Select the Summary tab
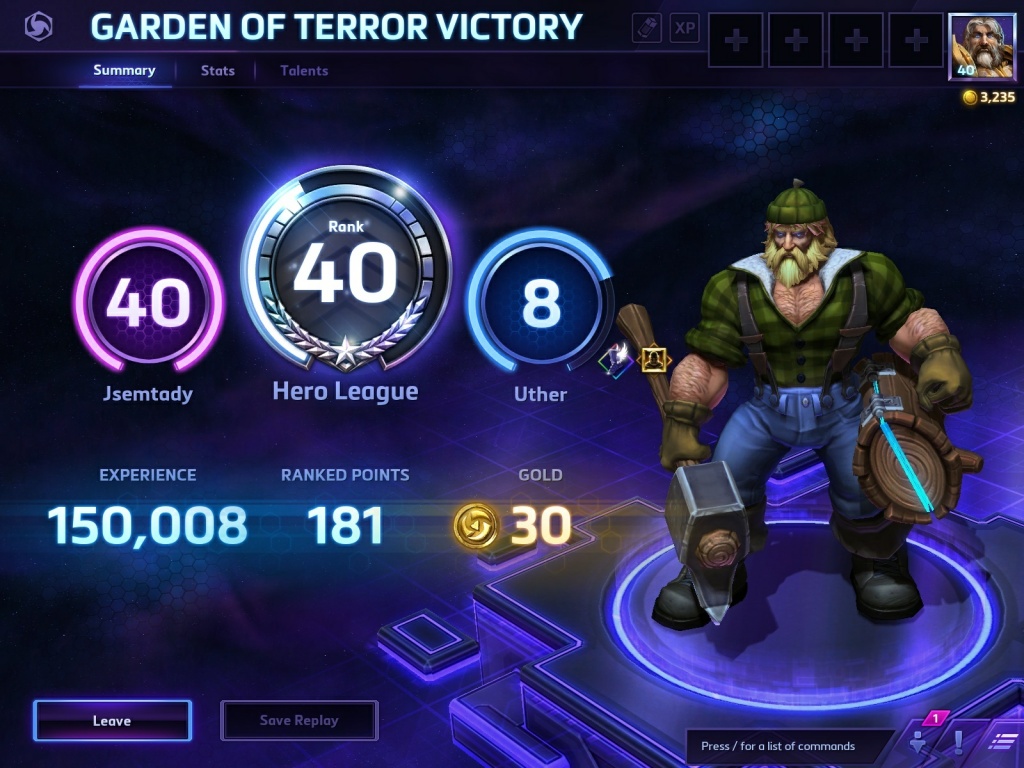The image size is (1024, 768). click(x=124, y=71)
